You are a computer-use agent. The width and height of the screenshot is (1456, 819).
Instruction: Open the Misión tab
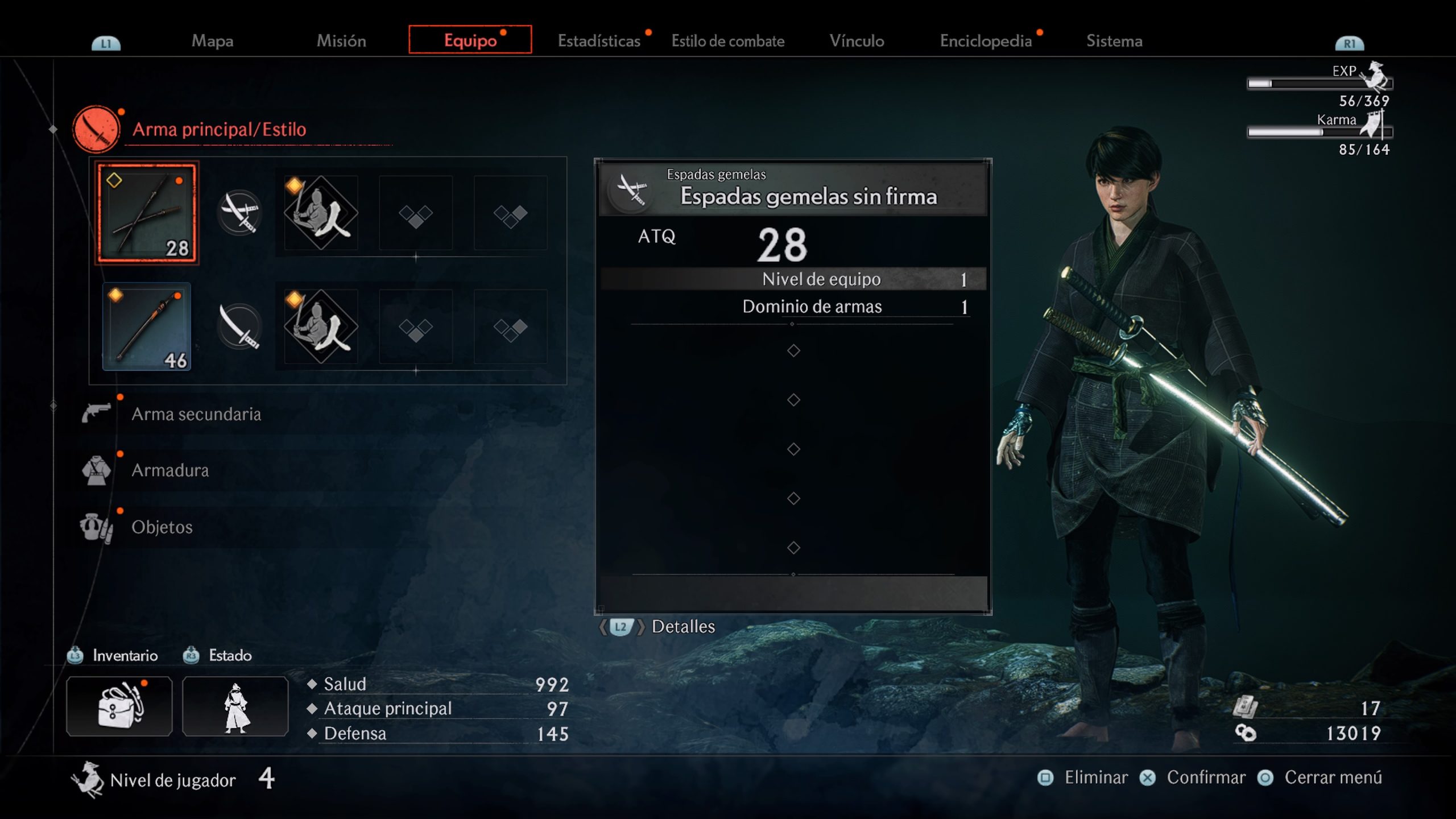(x=341, y=41)
